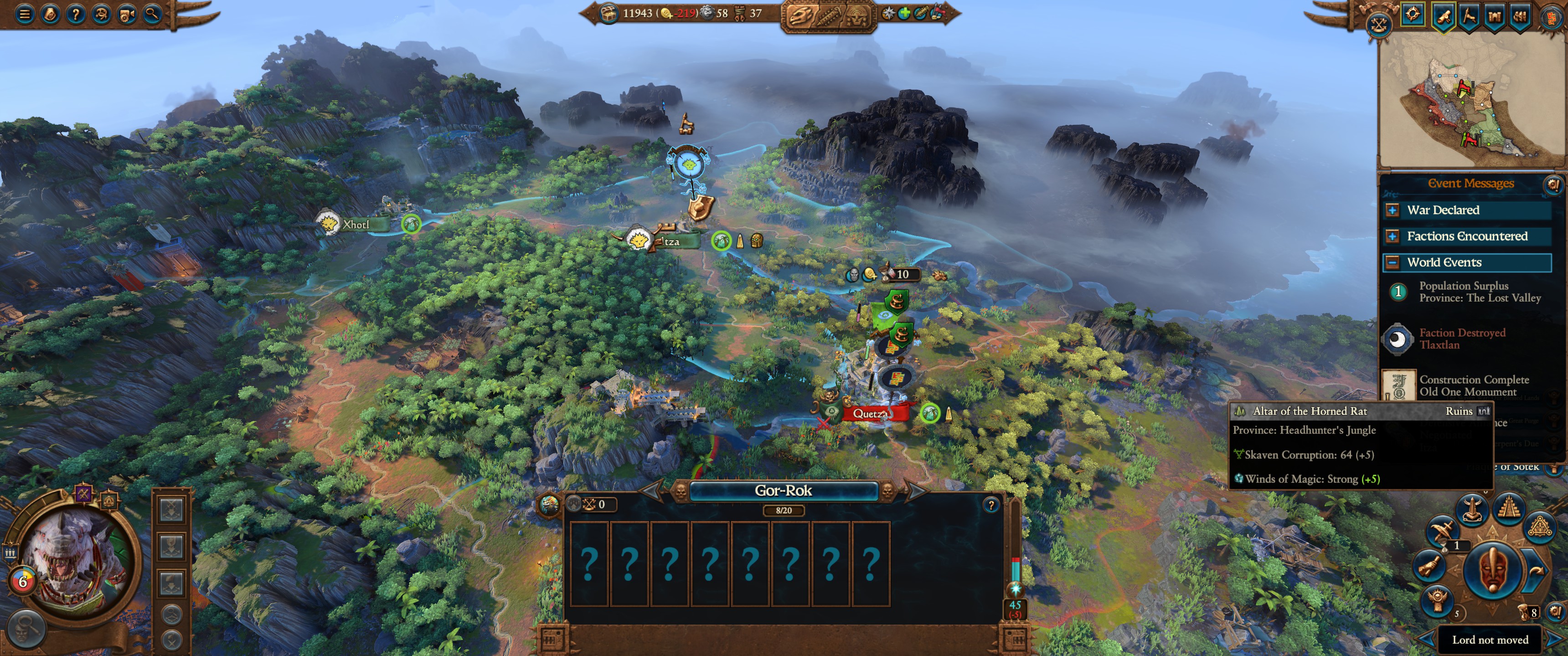
Task: Switch to the settlements castle tab
Action: (x=1494, y=16)
